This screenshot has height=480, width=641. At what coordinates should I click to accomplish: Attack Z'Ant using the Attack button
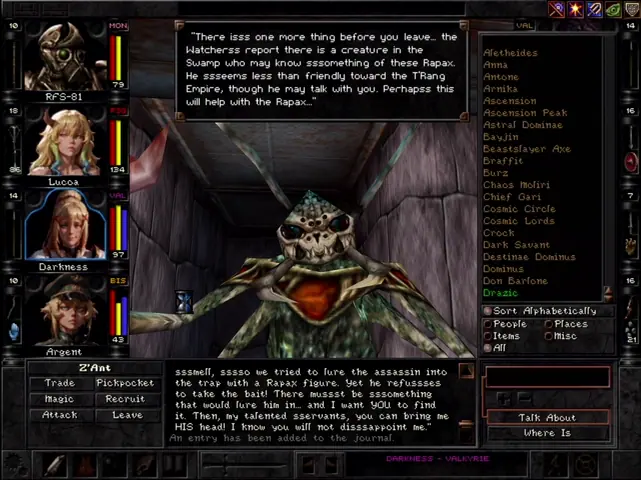pyautogui.click(x=60, y=415)
